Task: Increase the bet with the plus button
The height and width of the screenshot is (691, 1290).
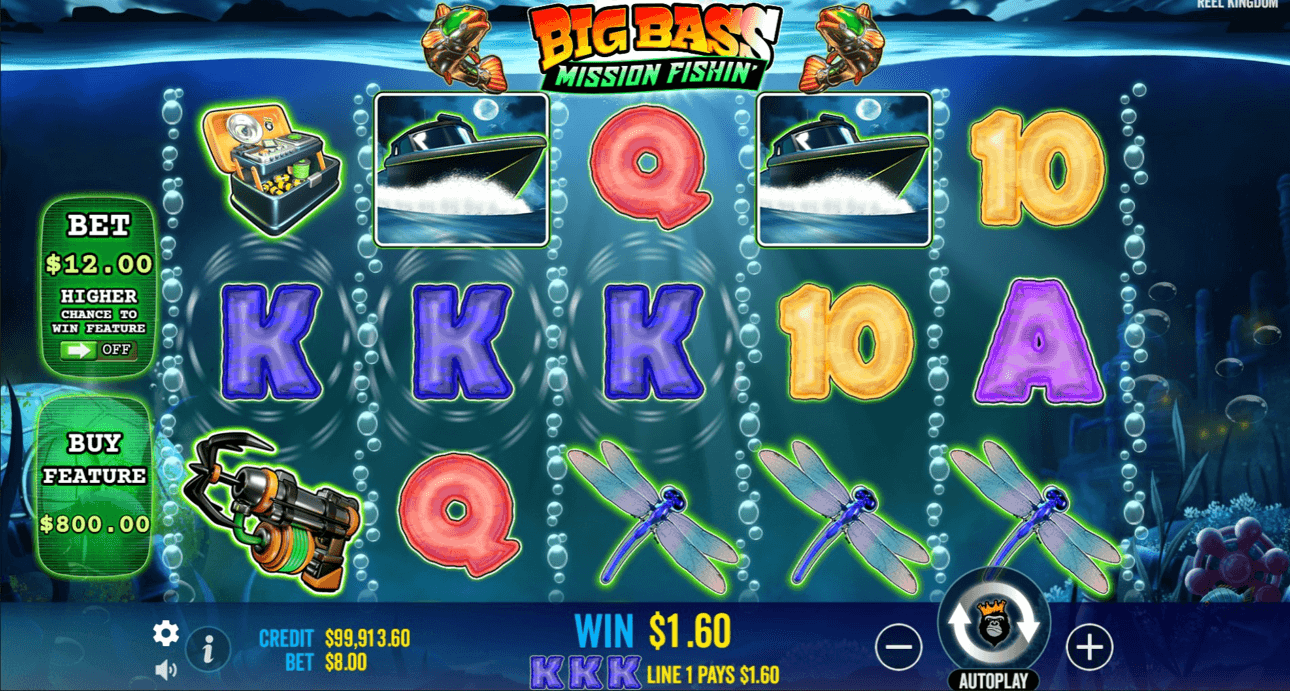Action: coord(1089,648)
